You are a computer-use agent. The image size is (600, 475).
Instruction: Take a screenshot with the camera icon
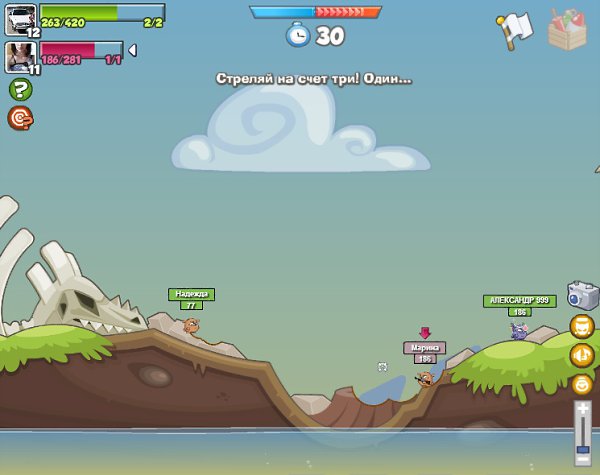[x=582, y=294]
